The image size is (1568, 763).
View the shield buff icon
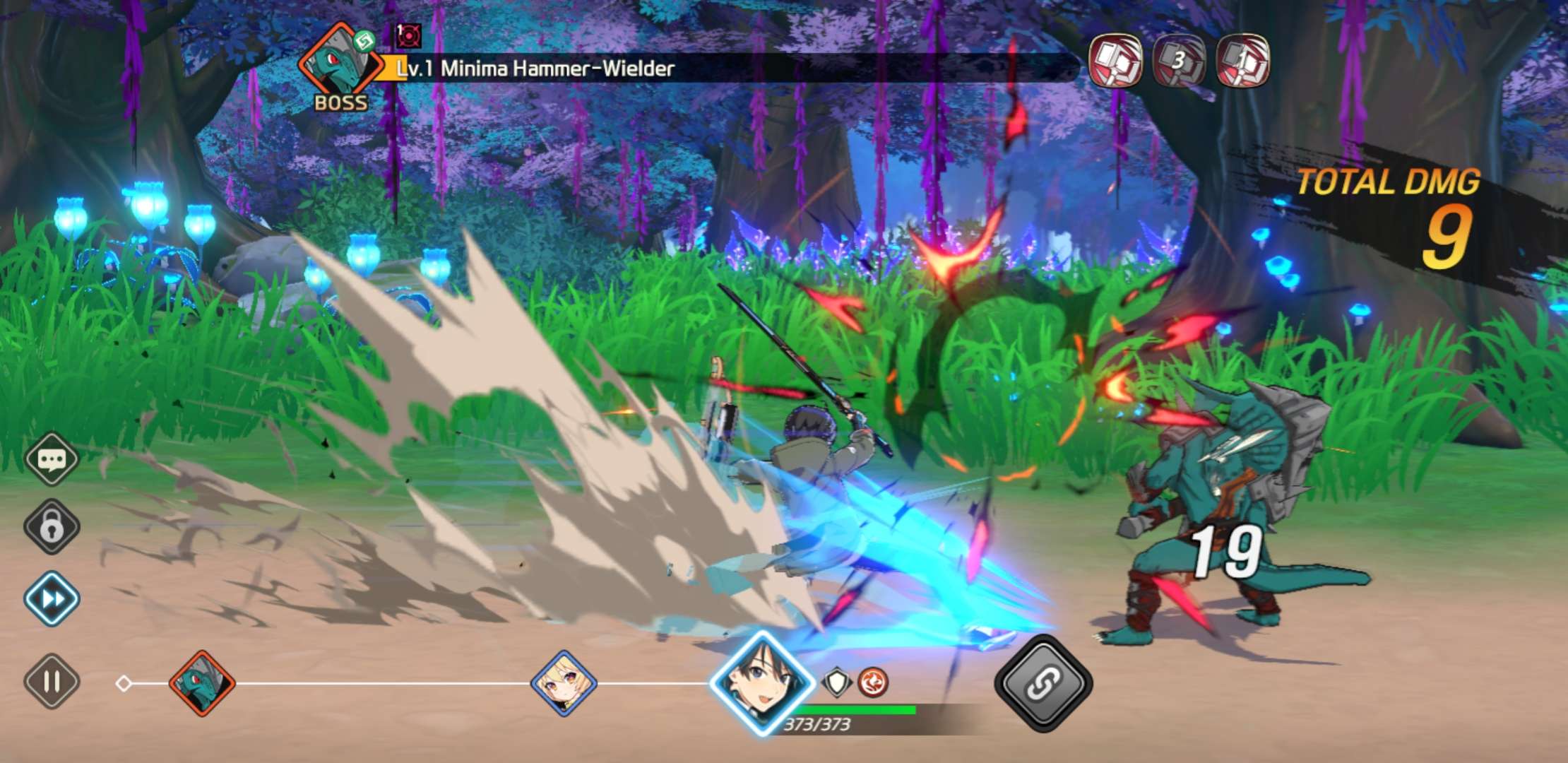[837, 682]
